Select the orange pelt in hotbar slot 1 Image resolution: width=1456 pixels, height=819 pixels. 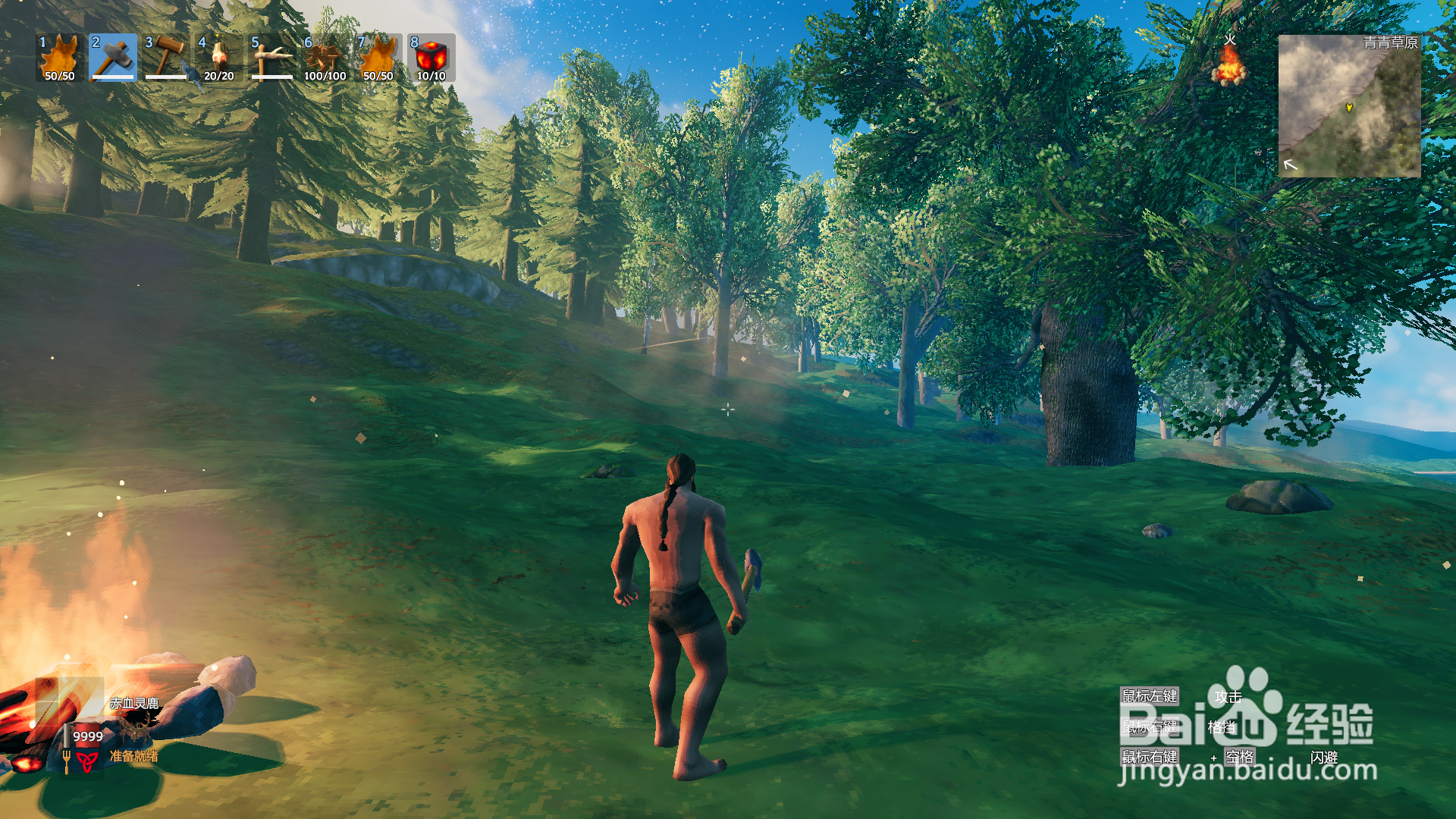coord(60,58)
